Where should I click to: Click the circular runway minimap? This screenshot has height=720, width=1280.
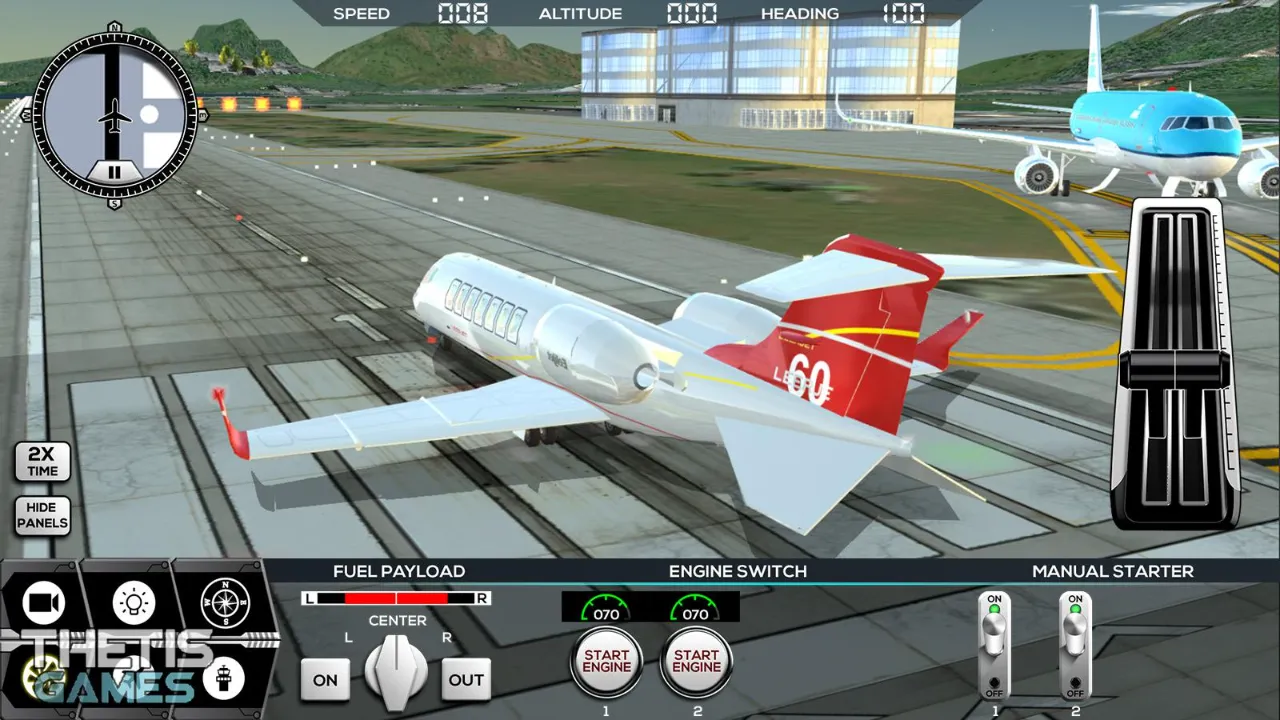tap(115, 115)
